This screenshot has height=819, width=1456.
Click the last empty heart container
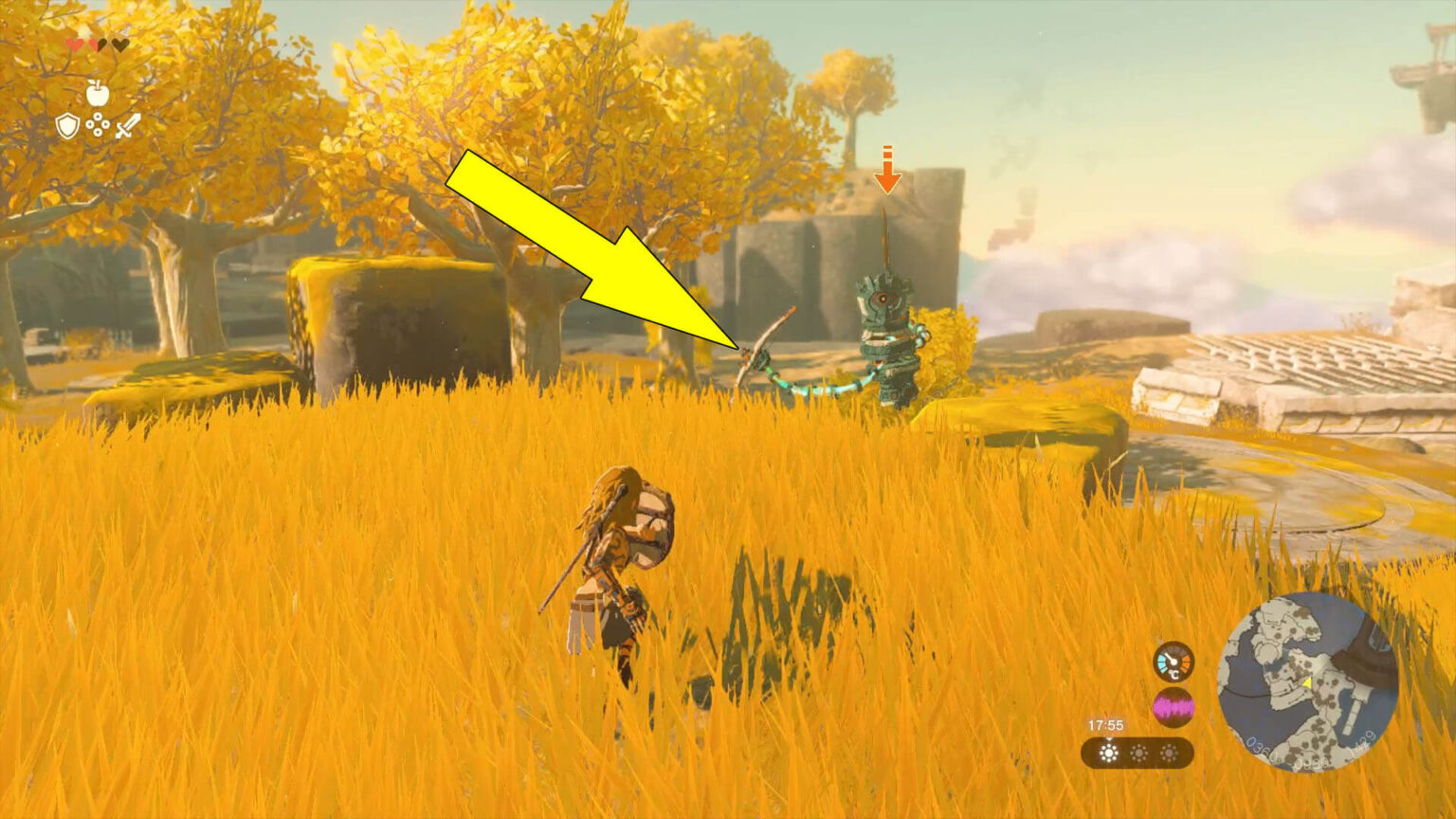120,45
